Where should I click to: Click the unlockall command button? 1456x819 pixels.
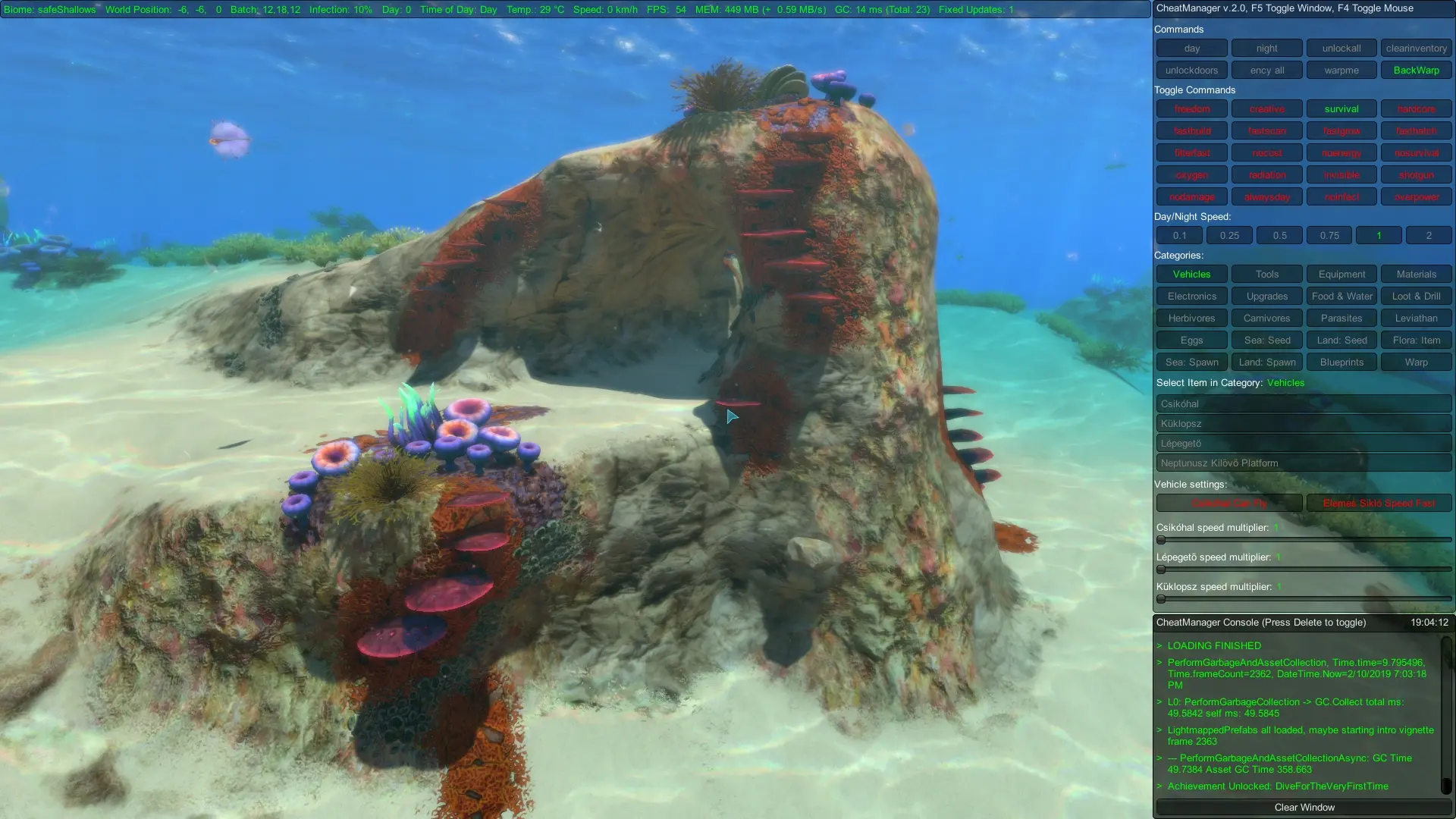[1341, 48]
